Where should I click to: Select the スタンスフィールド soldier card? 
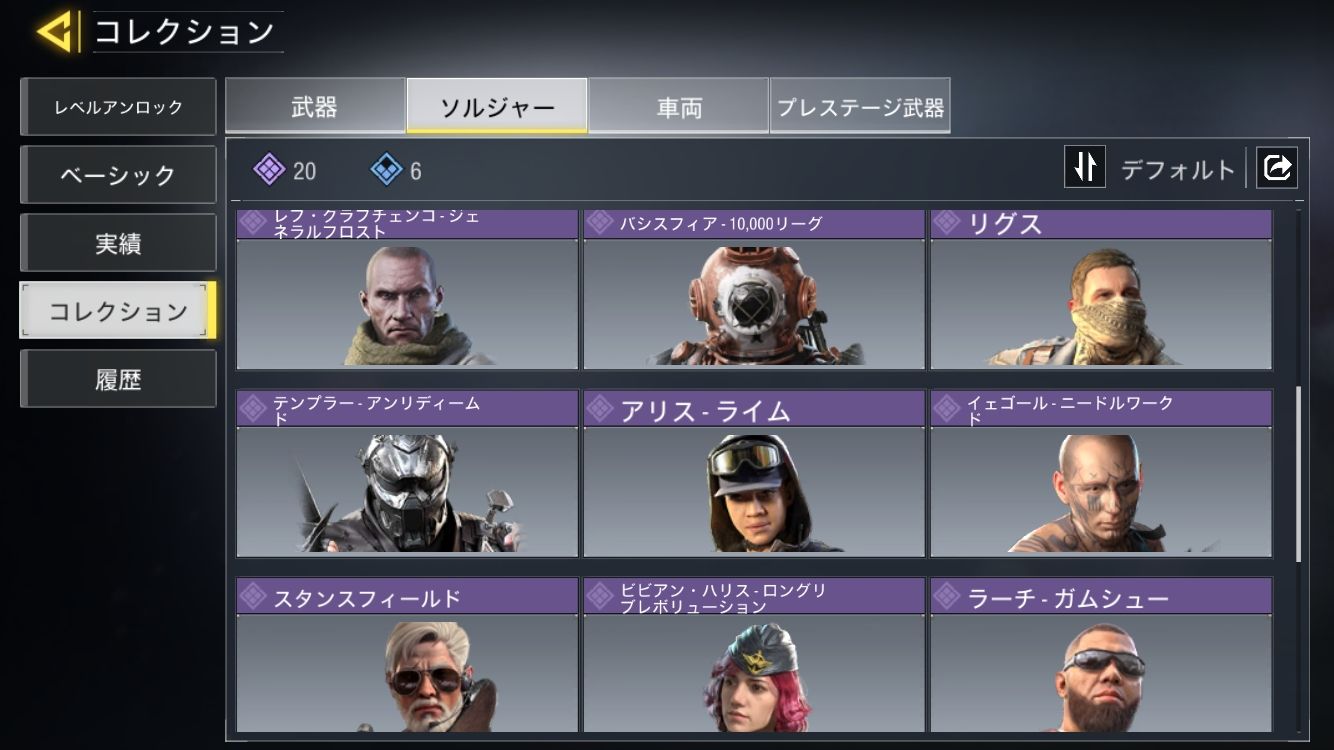(x=407, y=662)
